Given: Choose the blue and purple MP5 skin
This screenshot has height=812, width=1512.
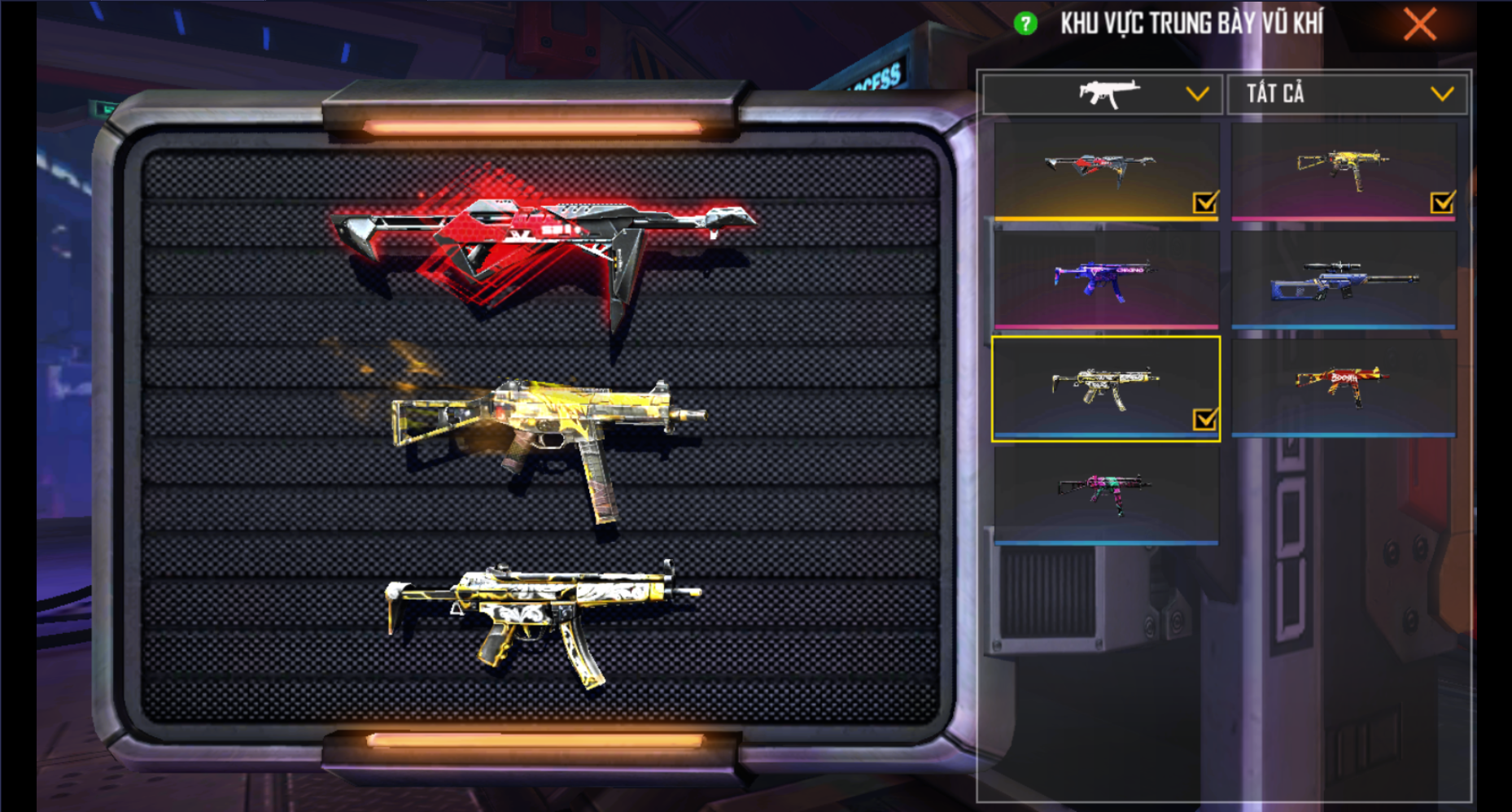Looking at the screenshot, I should (1105, 279).
